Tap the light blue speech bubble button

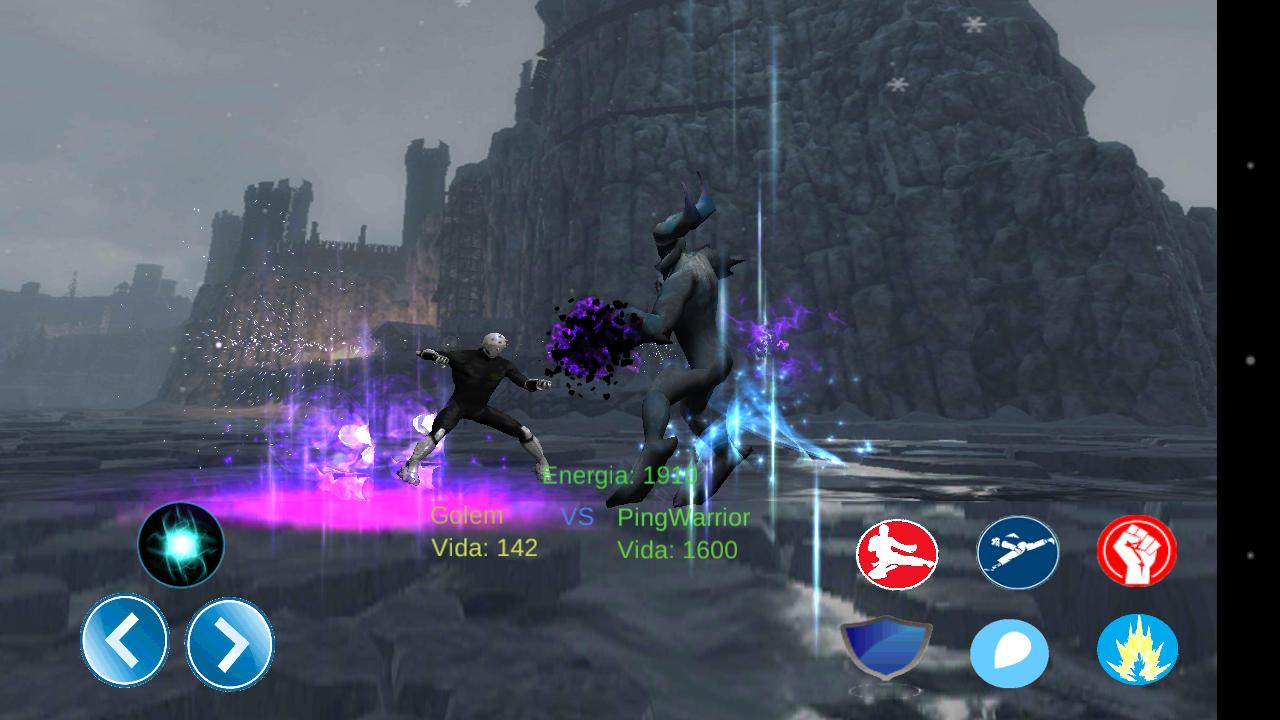point(1009,654)
